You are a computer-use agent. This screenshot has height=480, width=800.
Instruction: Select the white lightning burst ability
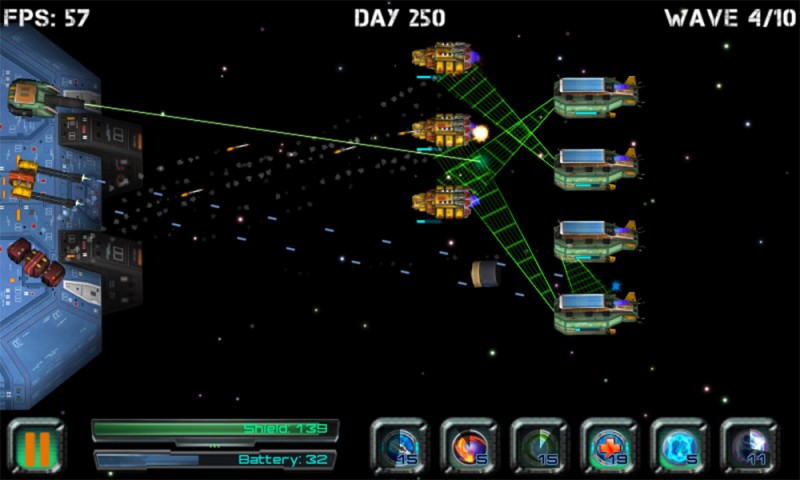pyautogui.click(x=749, y=446)
